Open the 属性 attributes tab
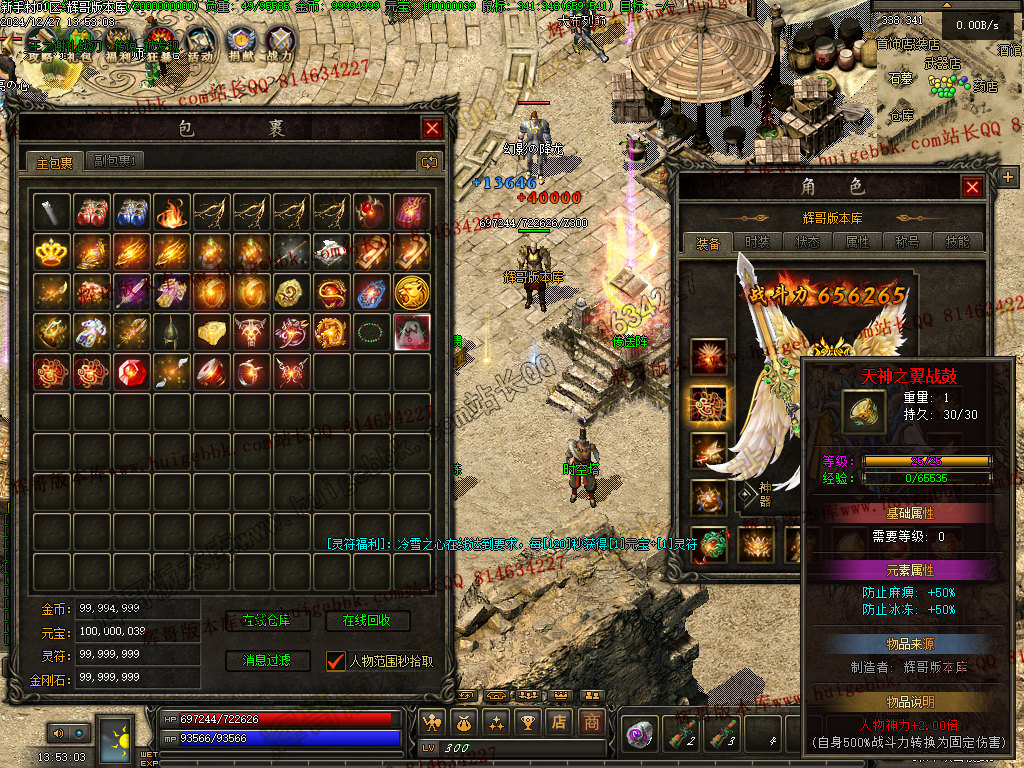The image size is (1024, 768). pyautogui.click(x=858, y=242)
